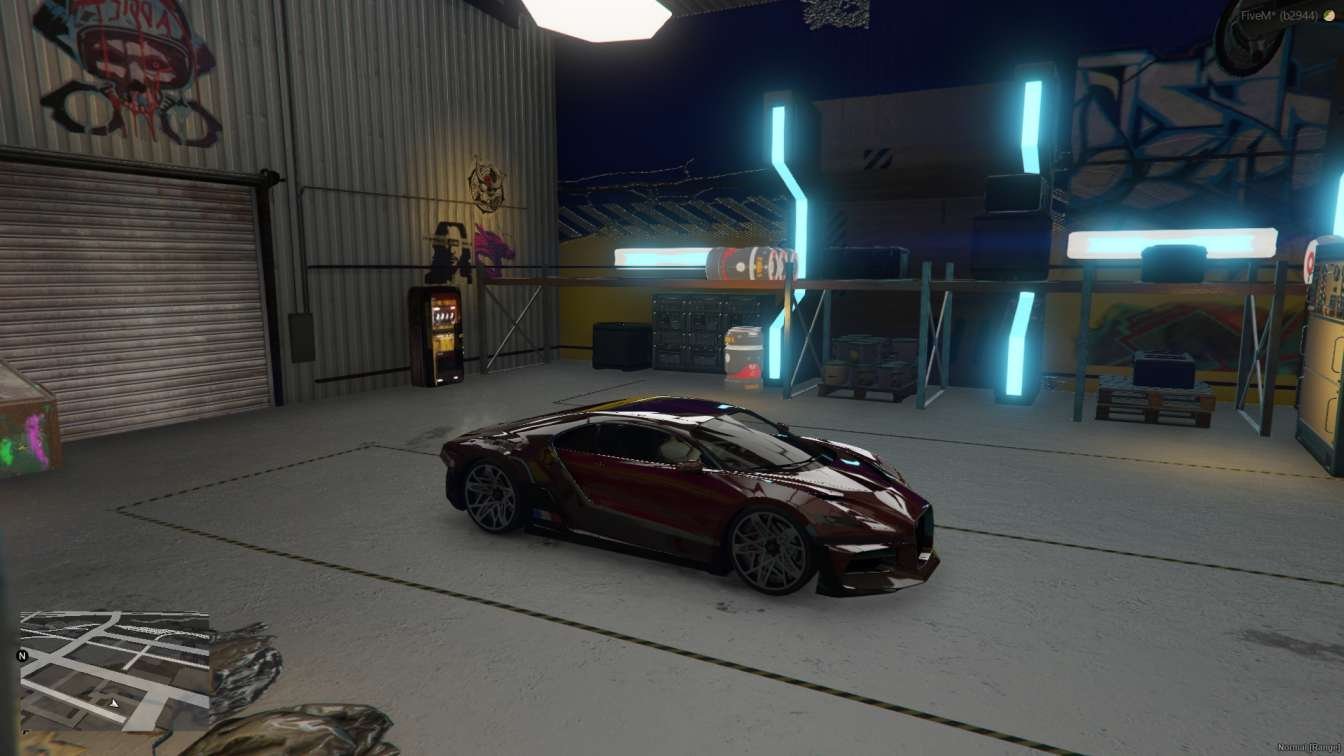The image size is (1344, 756).
Task: Open the street minimap
Action: click(115, 671)
